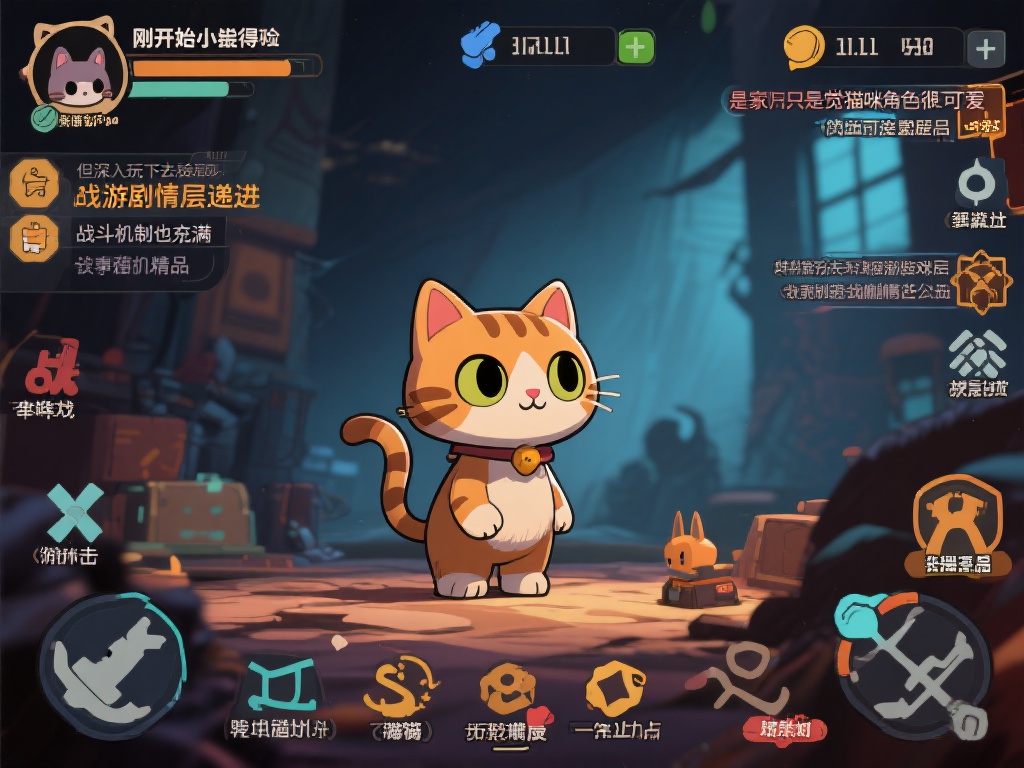Tap the red battle character icon
The width and height of the screenshot is (1024, 768).
(x=50, y=369)
